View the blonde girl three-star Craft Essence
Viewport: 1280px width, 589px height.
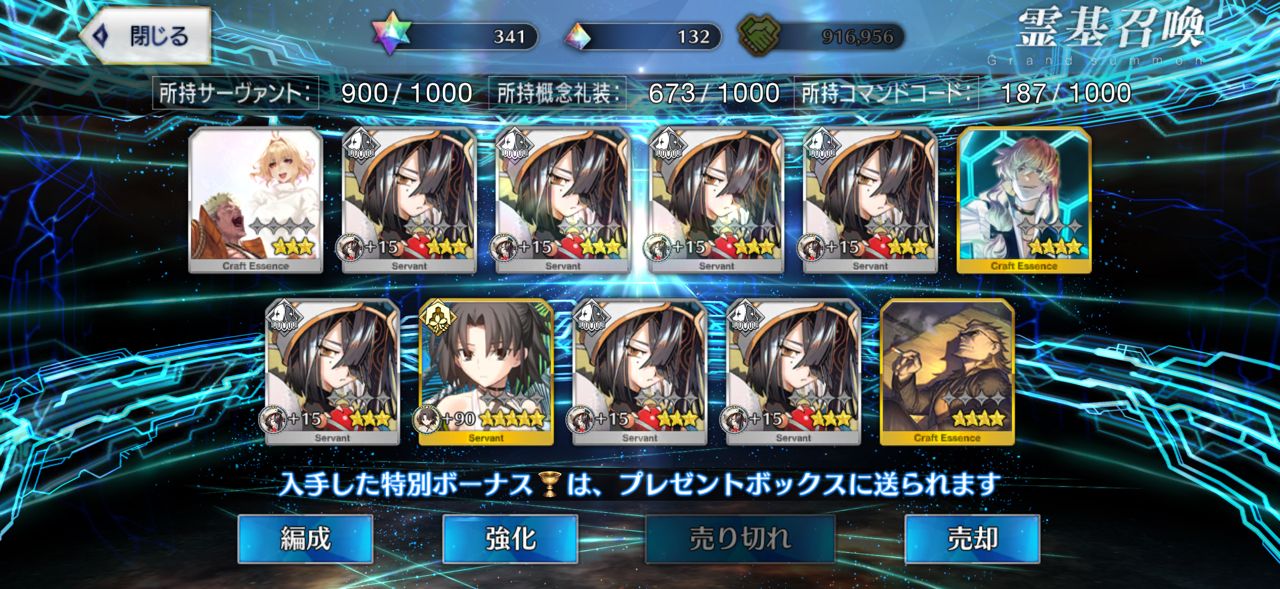click(256, 200)
